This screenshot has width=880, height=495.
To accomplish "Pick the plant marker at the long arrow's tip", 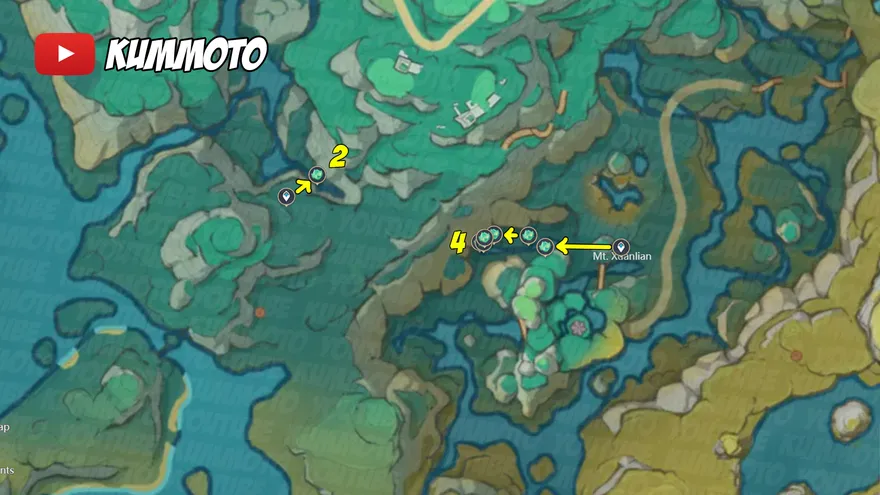I will coord(546,246).
